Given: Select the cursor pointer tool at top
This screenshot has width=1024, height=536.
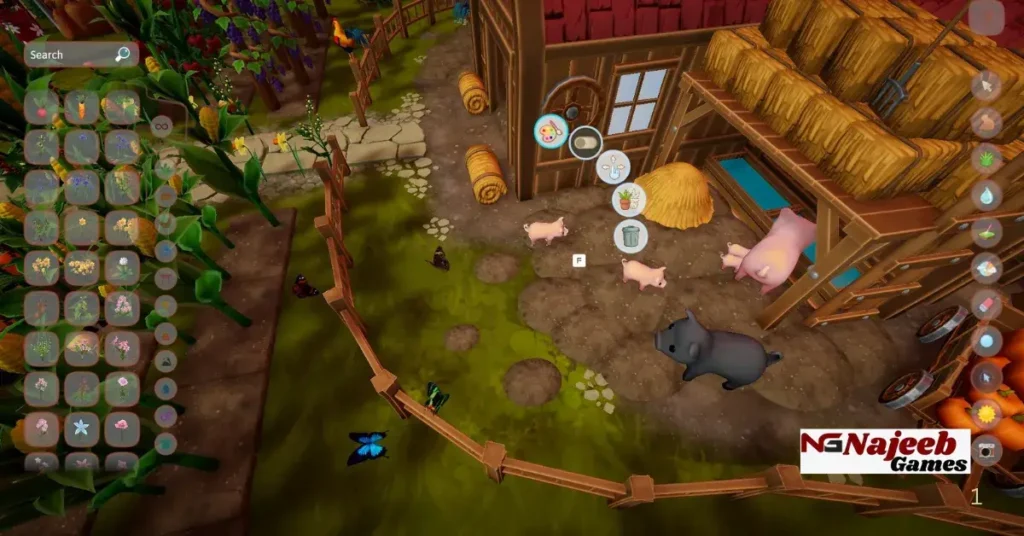Looking at the screenshot, I should point(986,86).
